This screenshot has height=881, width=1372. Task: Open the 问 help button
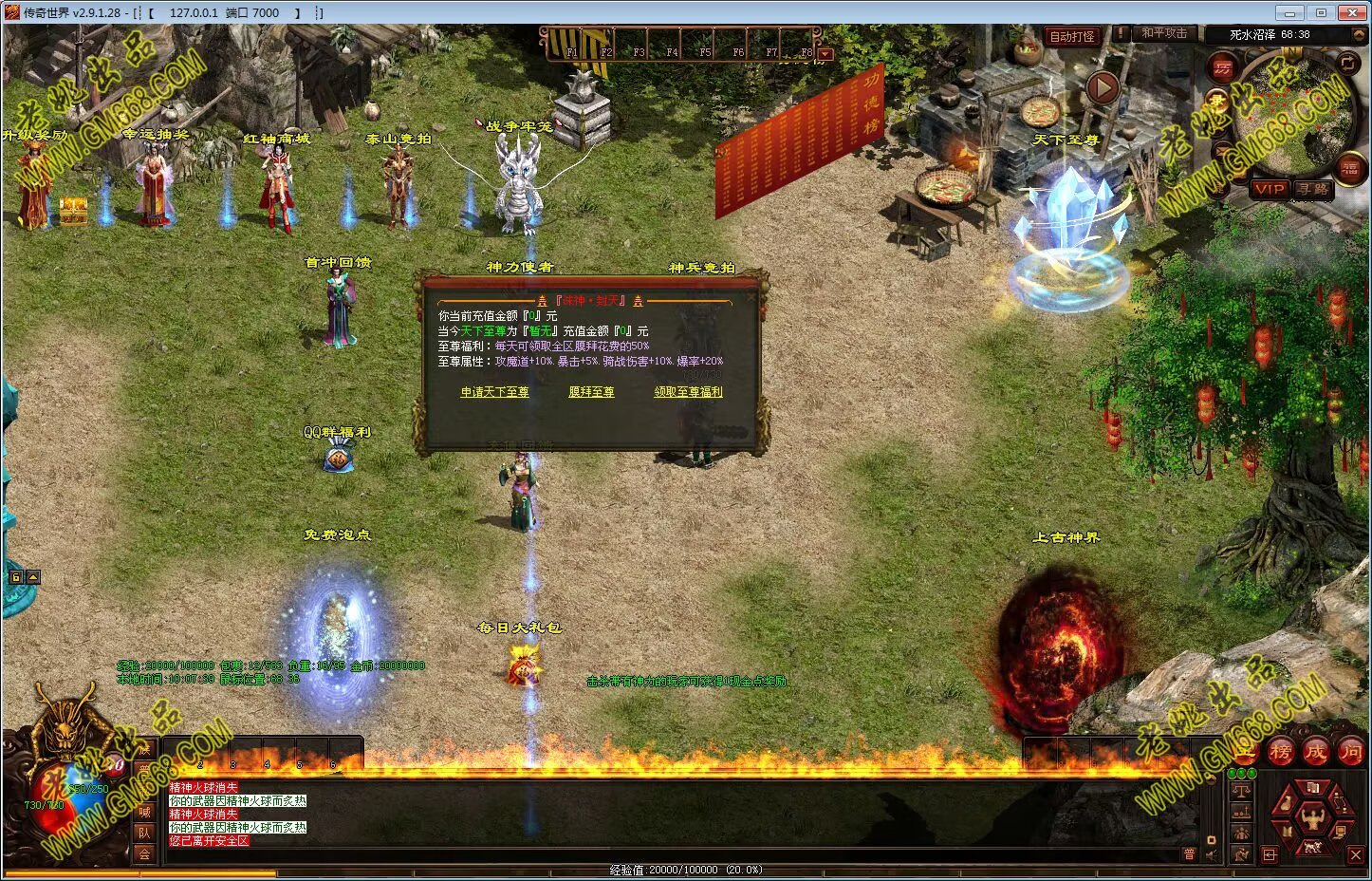[x=1350, y=752]
